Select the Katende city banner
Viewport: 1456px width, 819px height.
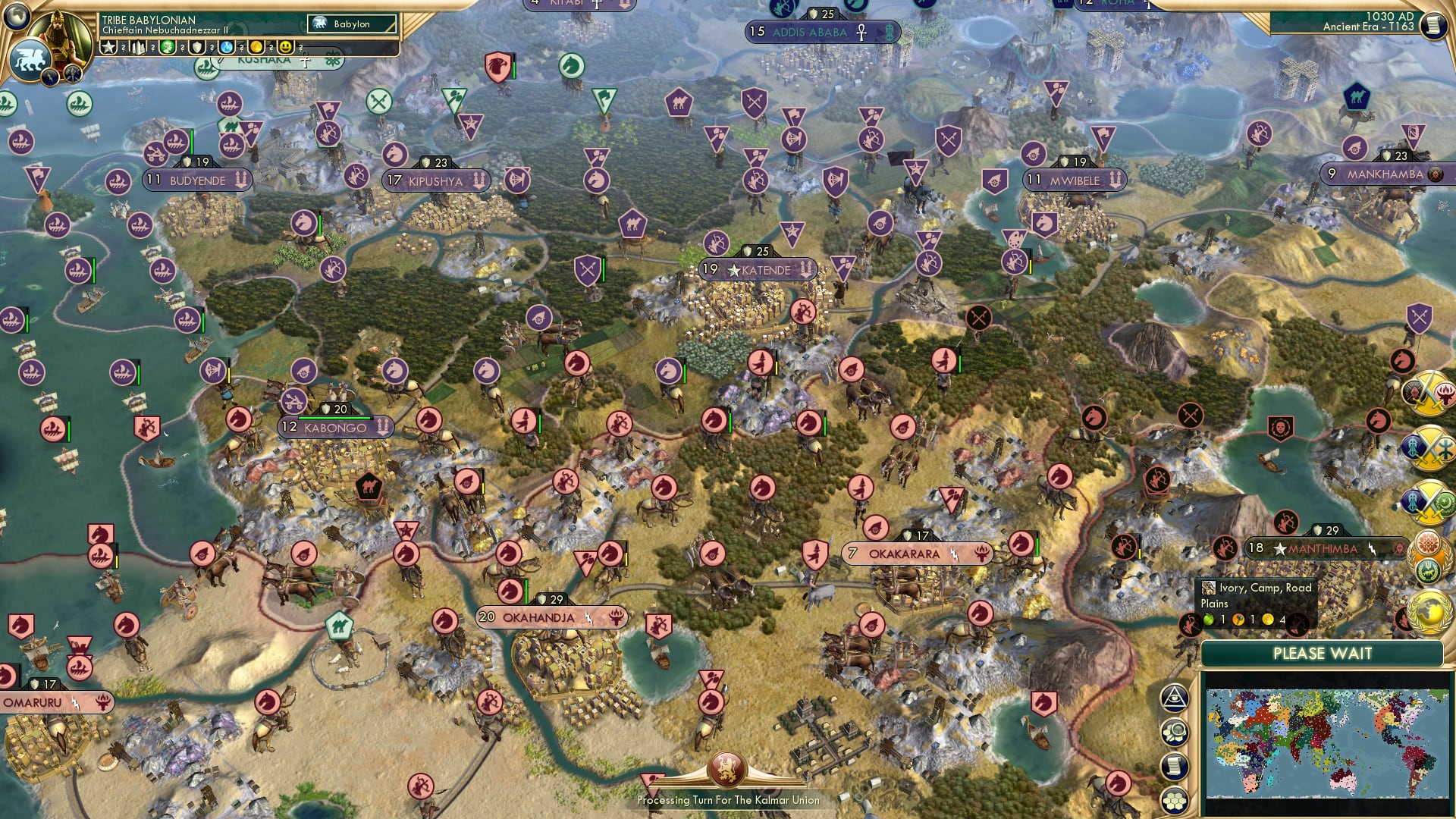point(758,270)
